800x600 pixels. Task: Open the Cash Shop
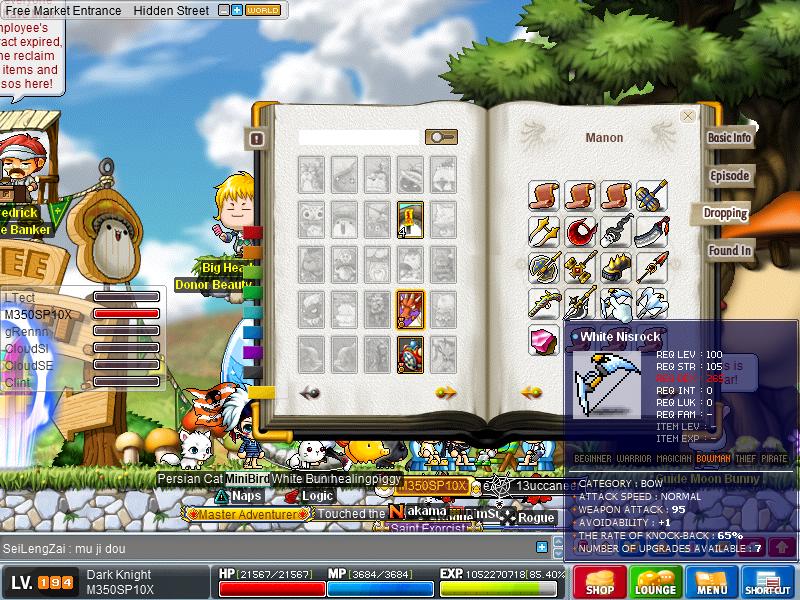[x=600, y=581]
